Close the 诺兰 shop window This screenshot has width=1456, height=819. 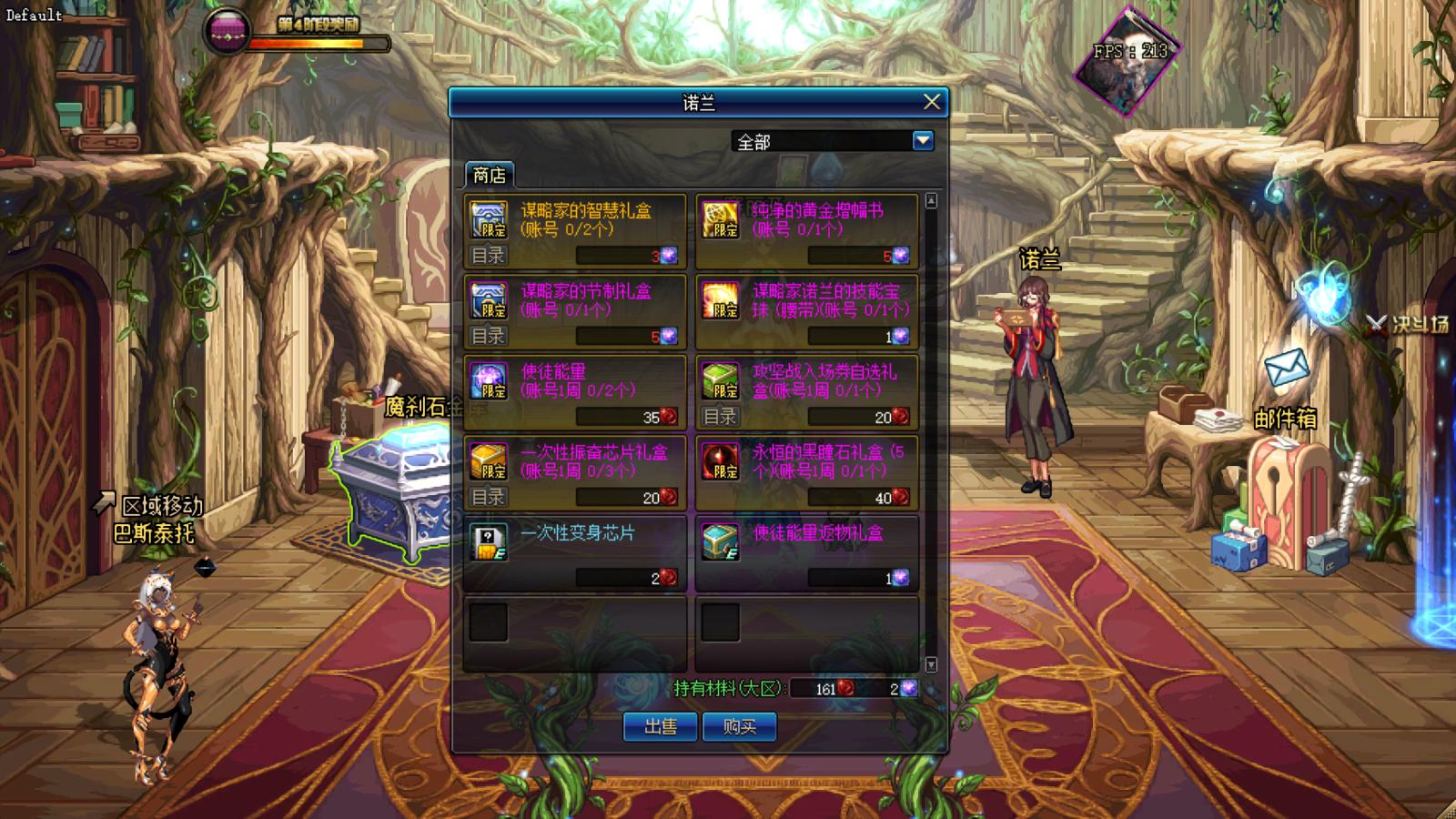click(931, 102)
